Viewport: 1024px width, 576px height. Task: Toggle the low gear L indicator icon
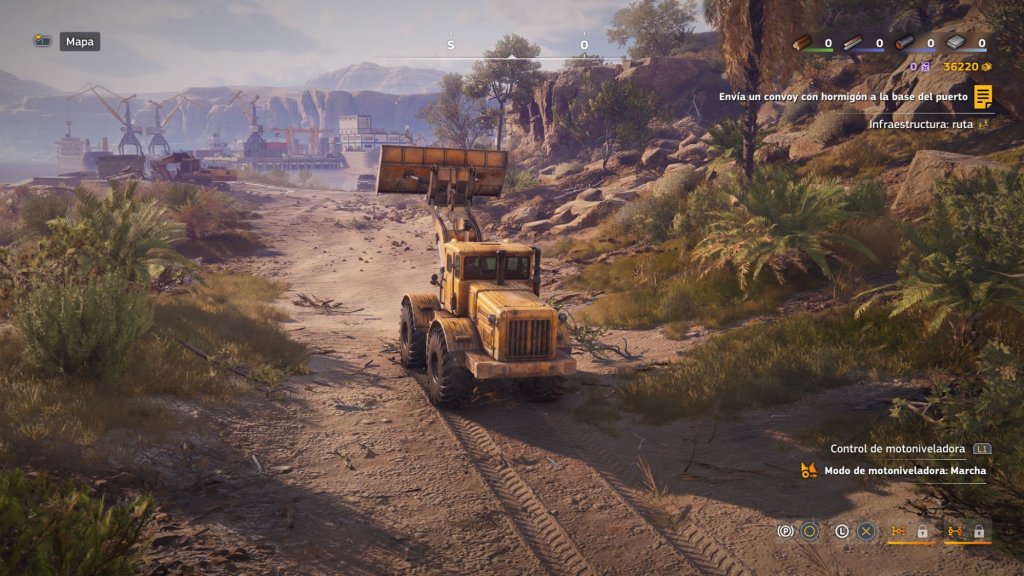(842, 532)
